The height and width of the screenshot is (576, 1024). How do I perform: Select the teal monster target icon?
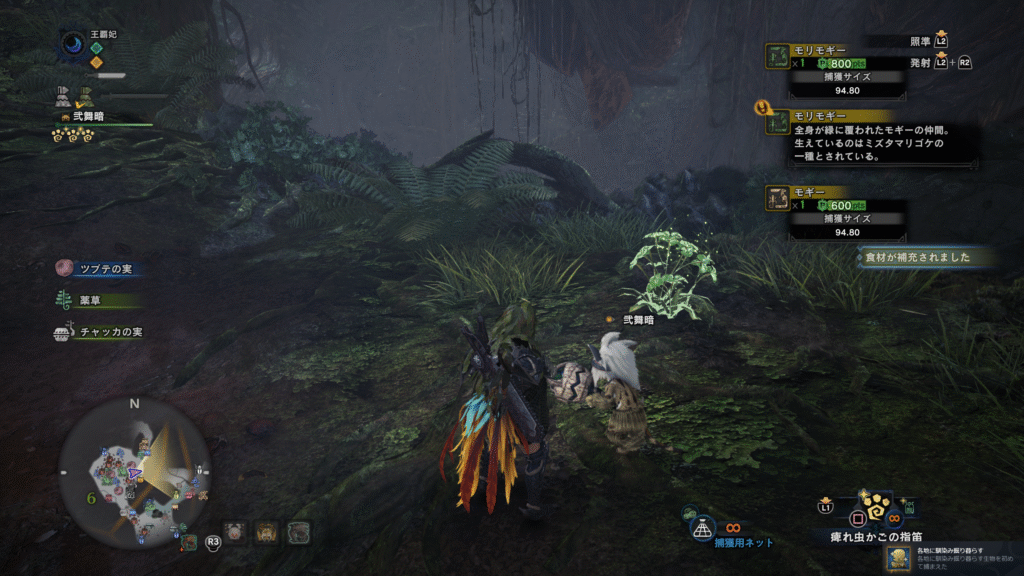(x=298, y=532)
